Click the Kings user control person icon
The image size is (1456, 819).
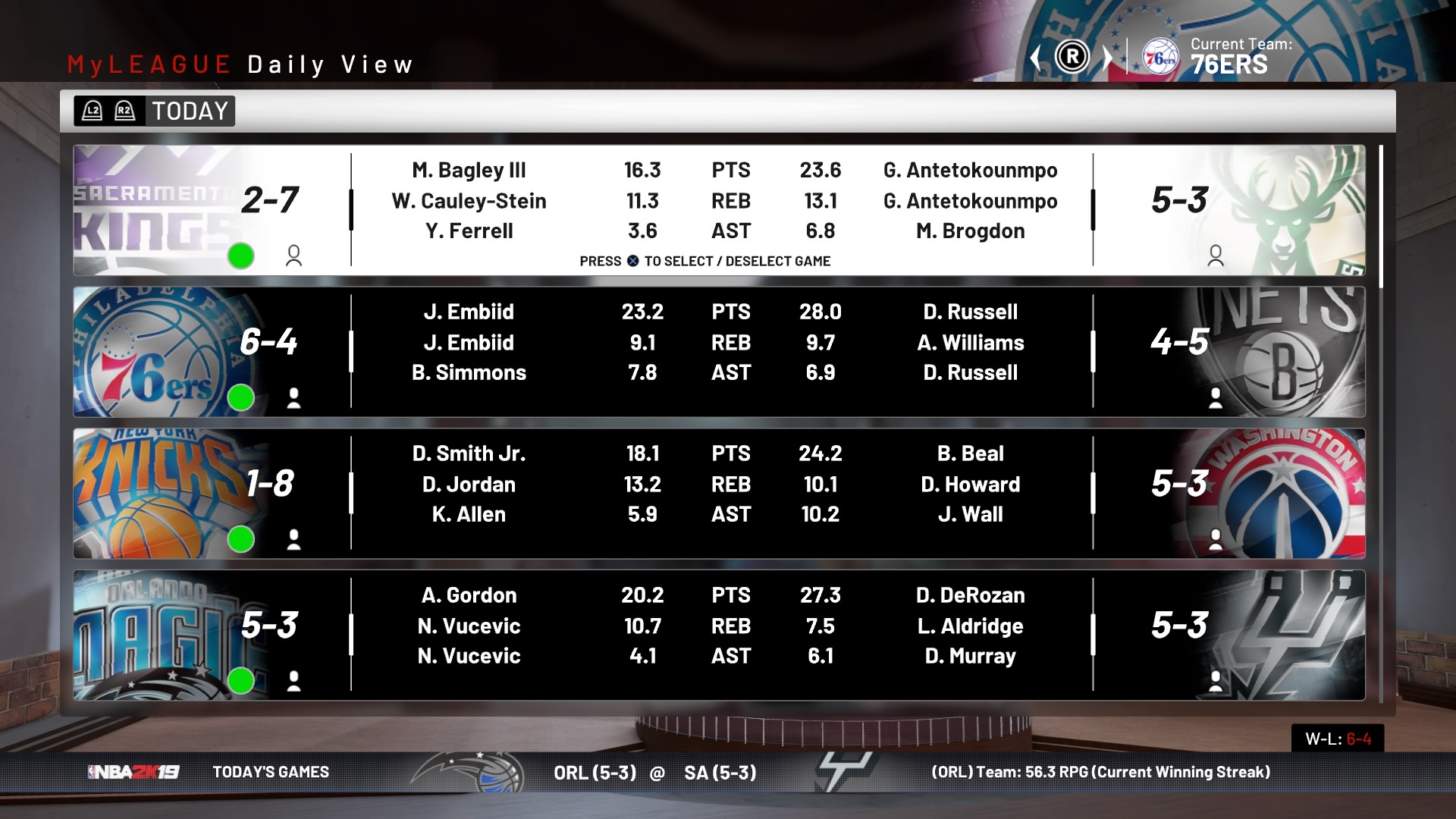click(x=293, y=256)
